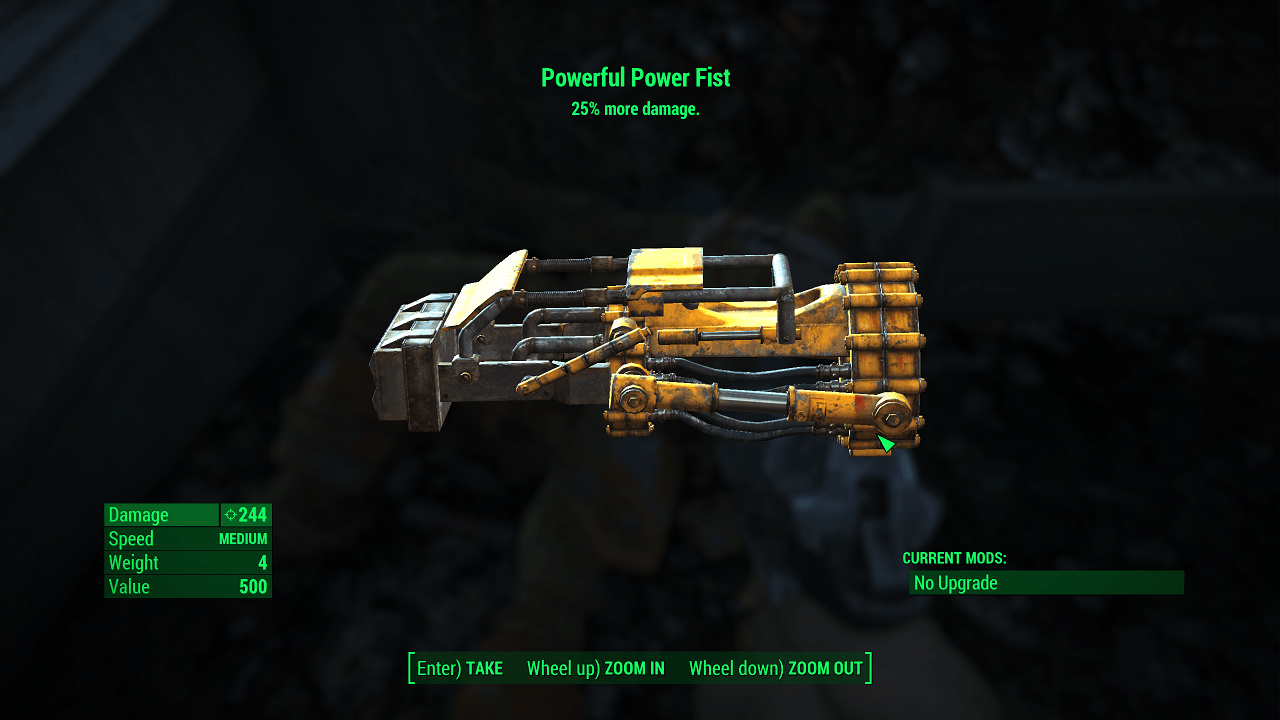
Task: Click the green Damage highlight bar
Action: point(161,514)
